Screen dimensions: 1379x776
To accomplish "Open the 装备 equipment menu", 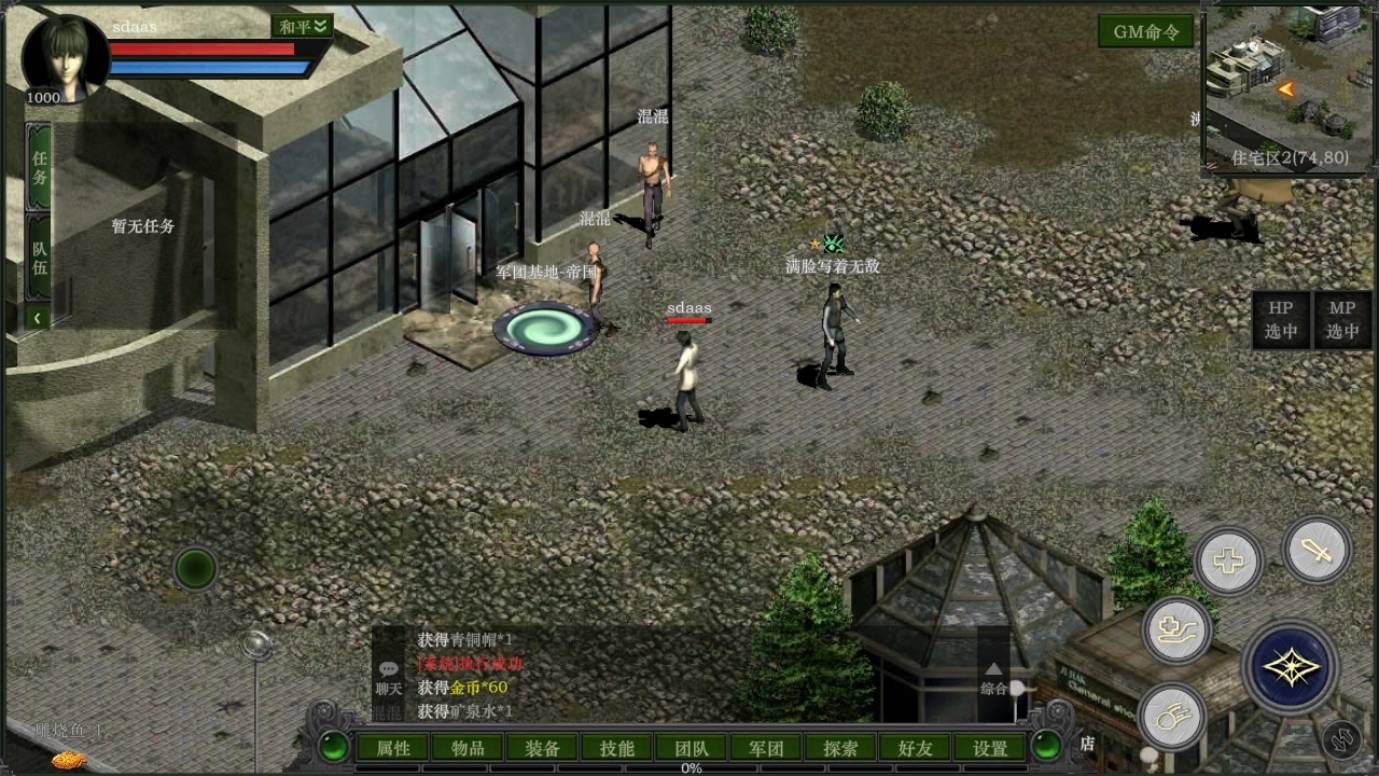I will tap(543, 748).
